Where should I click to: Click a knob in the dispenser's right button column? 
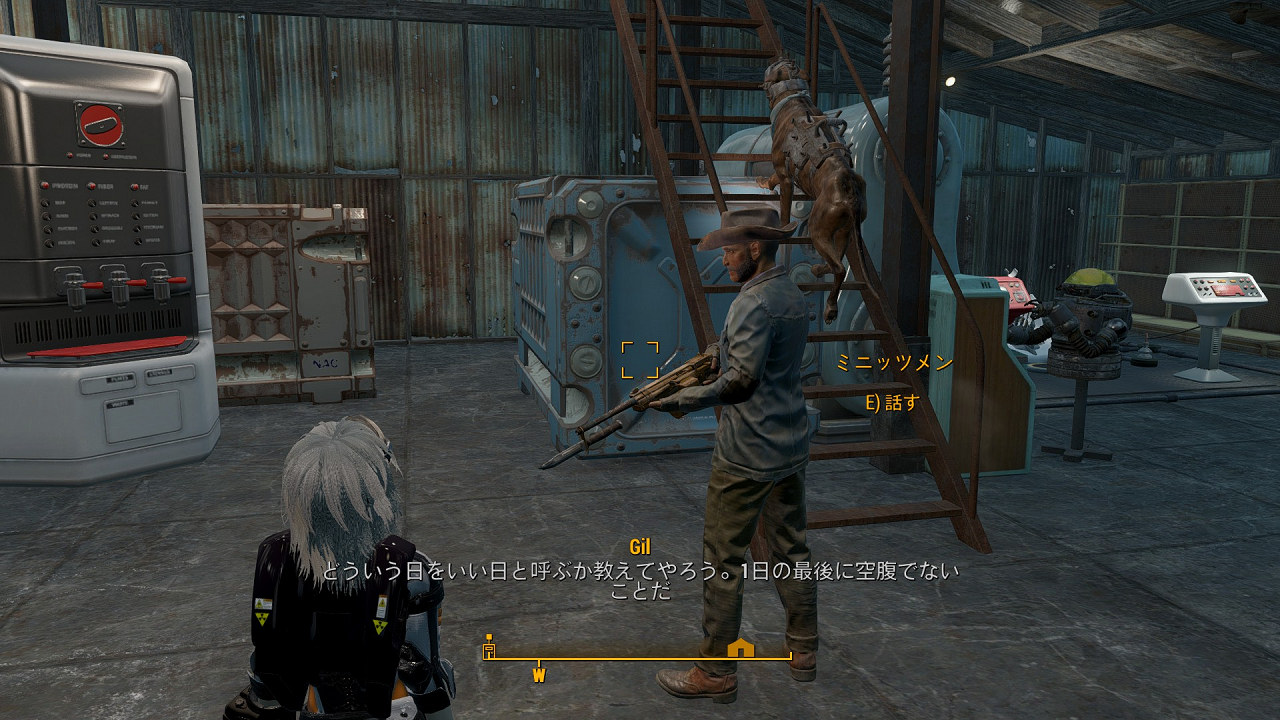click(135, 216)
